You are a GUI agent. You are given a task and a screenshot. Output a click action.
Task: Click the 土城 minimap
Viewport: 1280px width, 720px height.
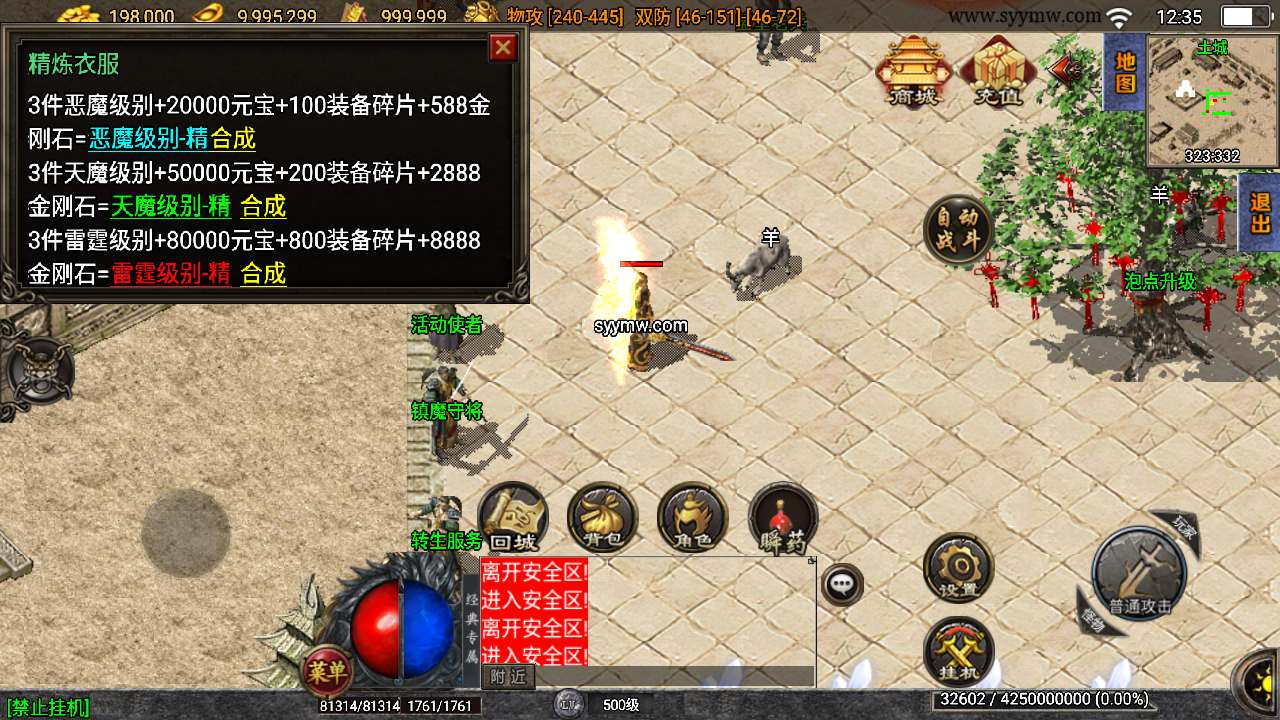click(1213, 100)
